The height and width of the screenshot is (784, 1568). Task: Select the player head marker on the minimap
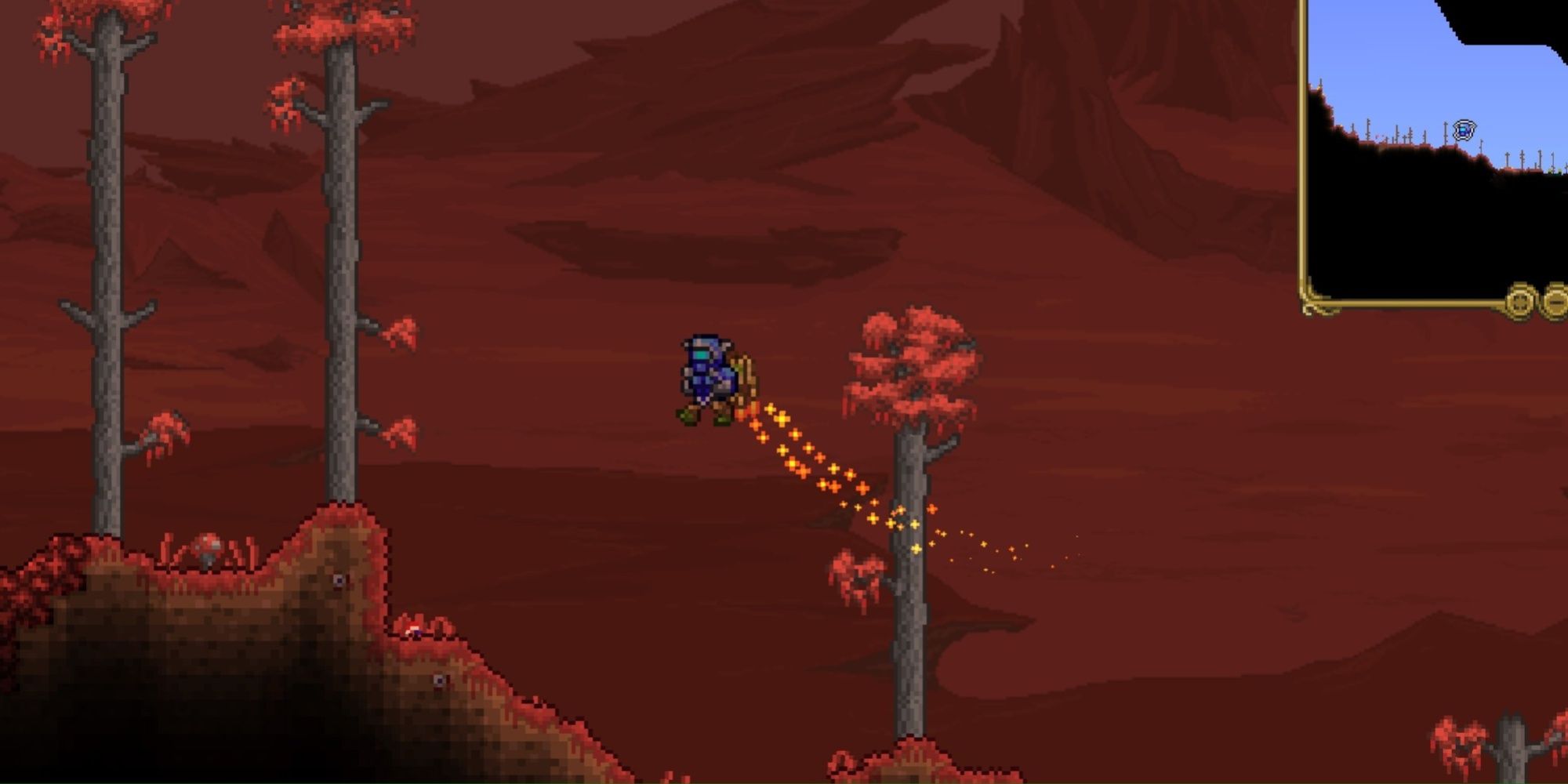1465,129
